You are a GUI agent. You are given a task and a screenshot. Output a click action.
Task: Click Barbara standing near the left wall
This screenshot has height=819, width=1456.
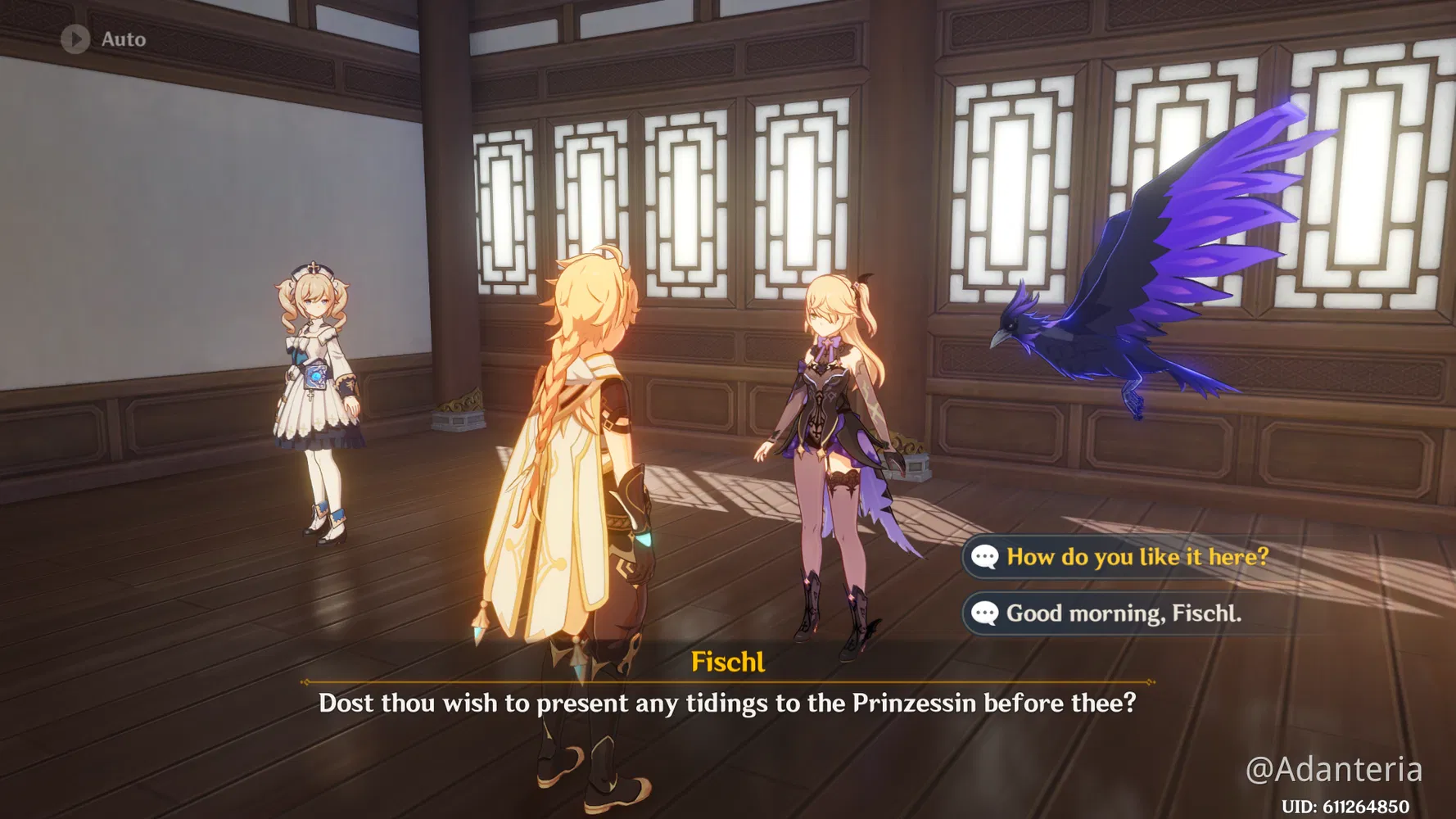pyautogui.click(x=319, y=393)
